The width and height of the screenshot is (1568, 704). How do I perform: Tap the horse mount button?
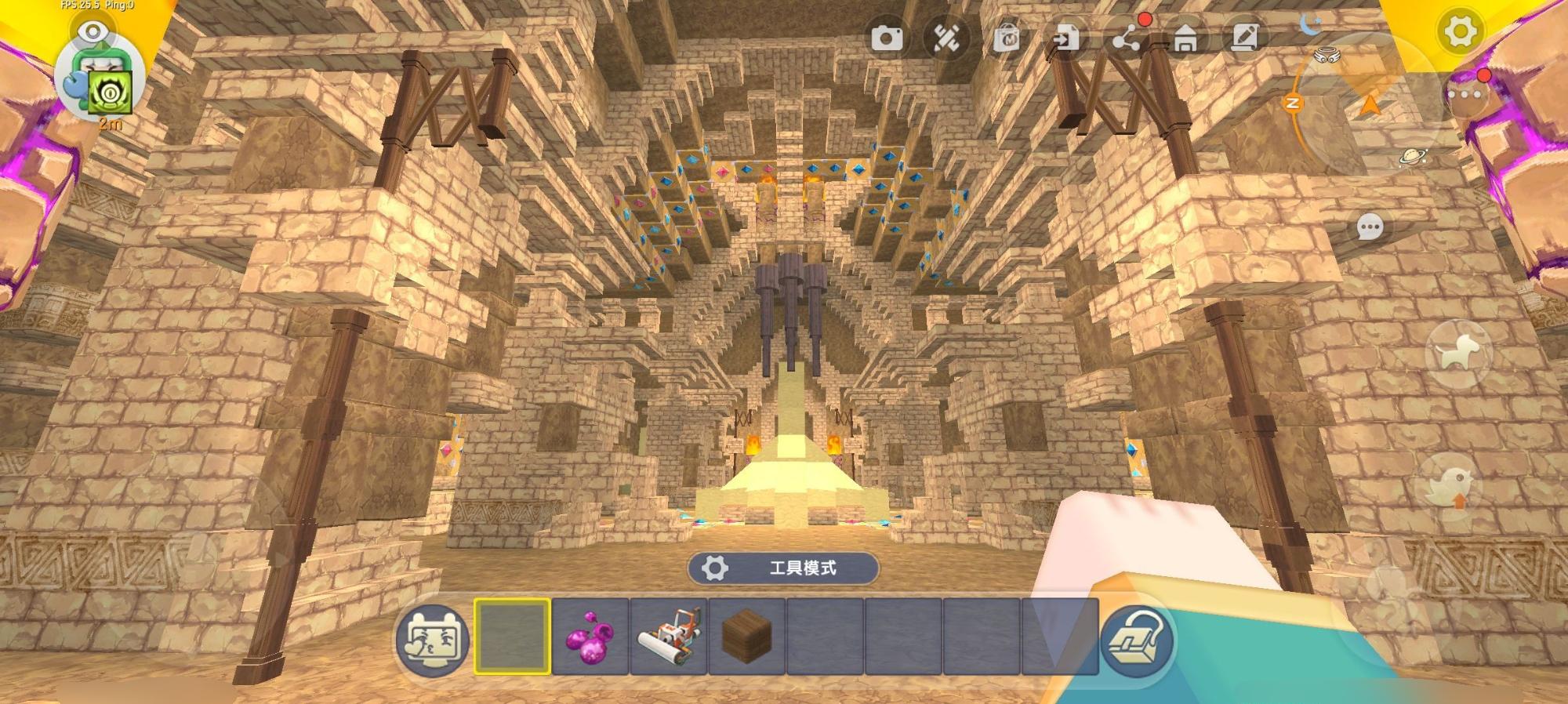pos(1458,354)
